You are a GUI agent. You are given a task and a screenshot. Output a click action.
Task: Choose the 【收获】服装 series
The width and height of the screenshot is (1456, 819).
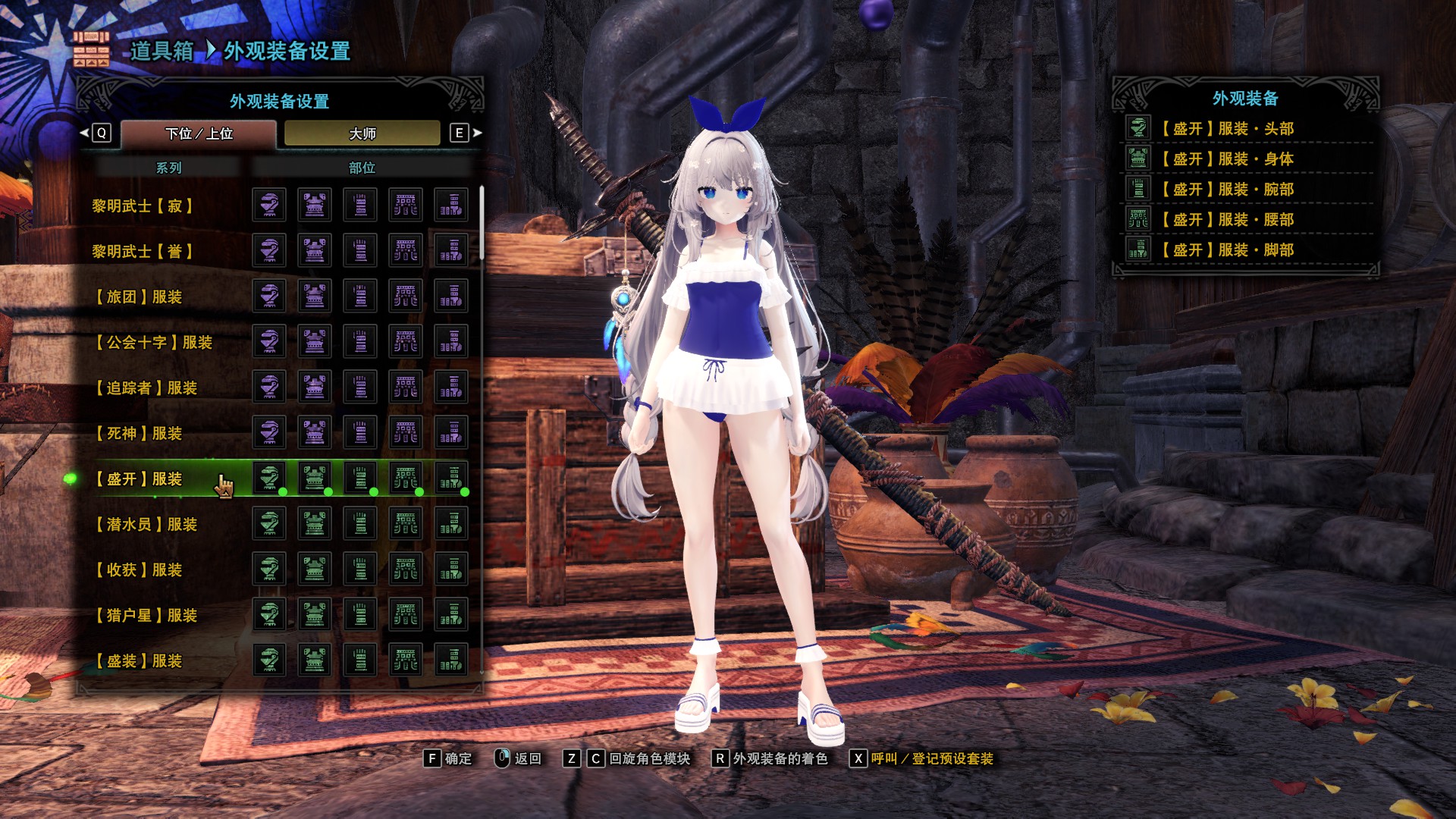coord(140,570)
